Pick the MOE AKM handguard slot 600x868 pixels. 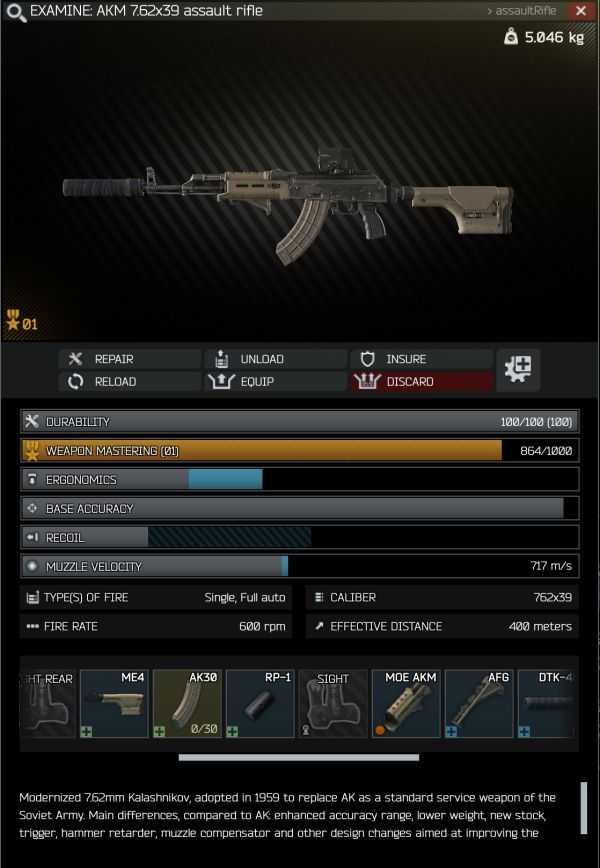[406, 704]
